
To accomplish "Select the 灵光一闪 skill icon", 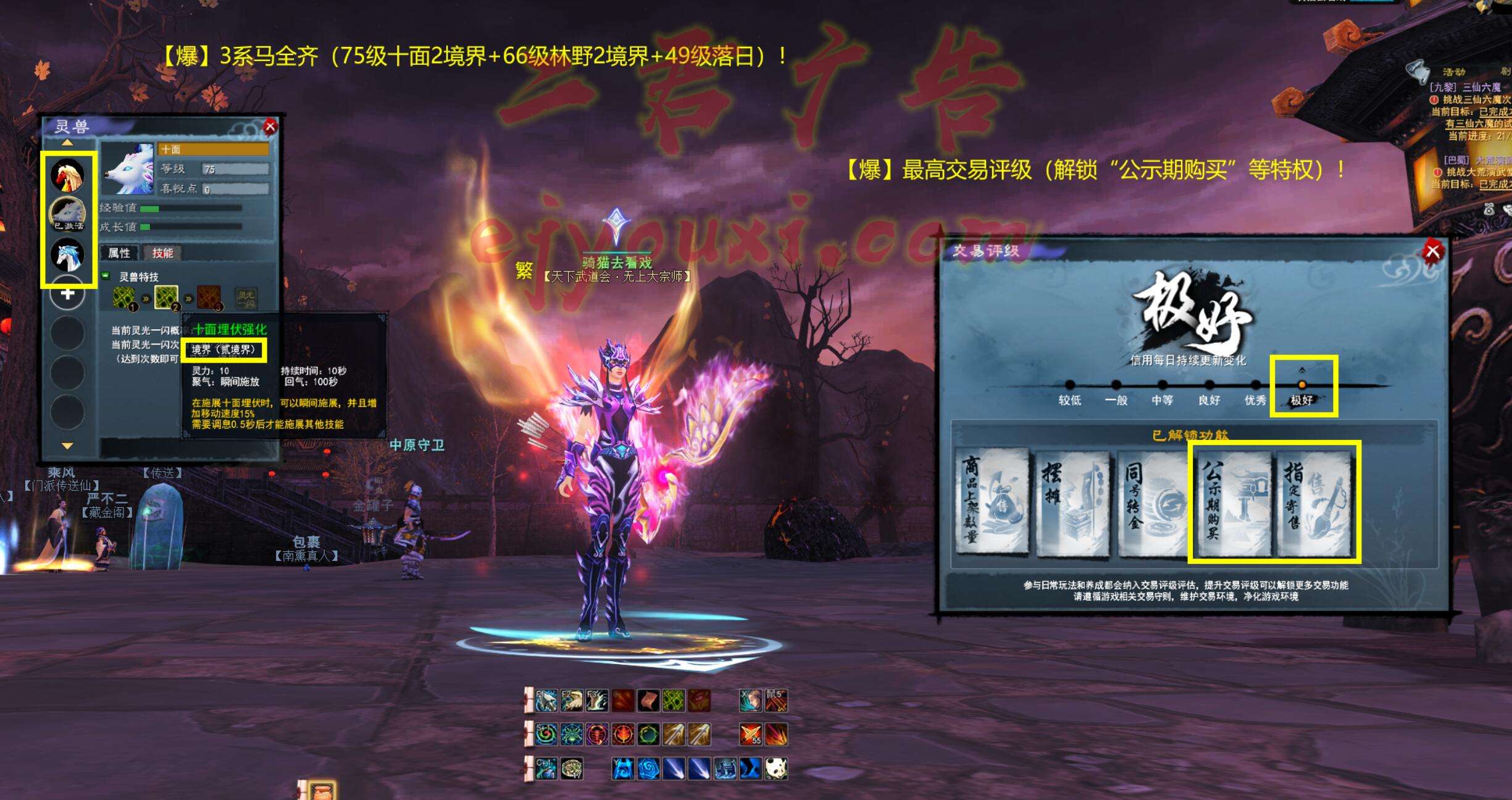I will (x=246, y=298).
